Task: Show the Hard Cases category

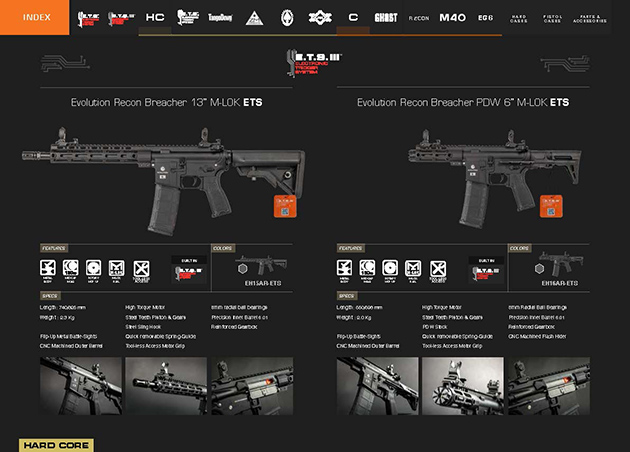Action: coord(519,18)
